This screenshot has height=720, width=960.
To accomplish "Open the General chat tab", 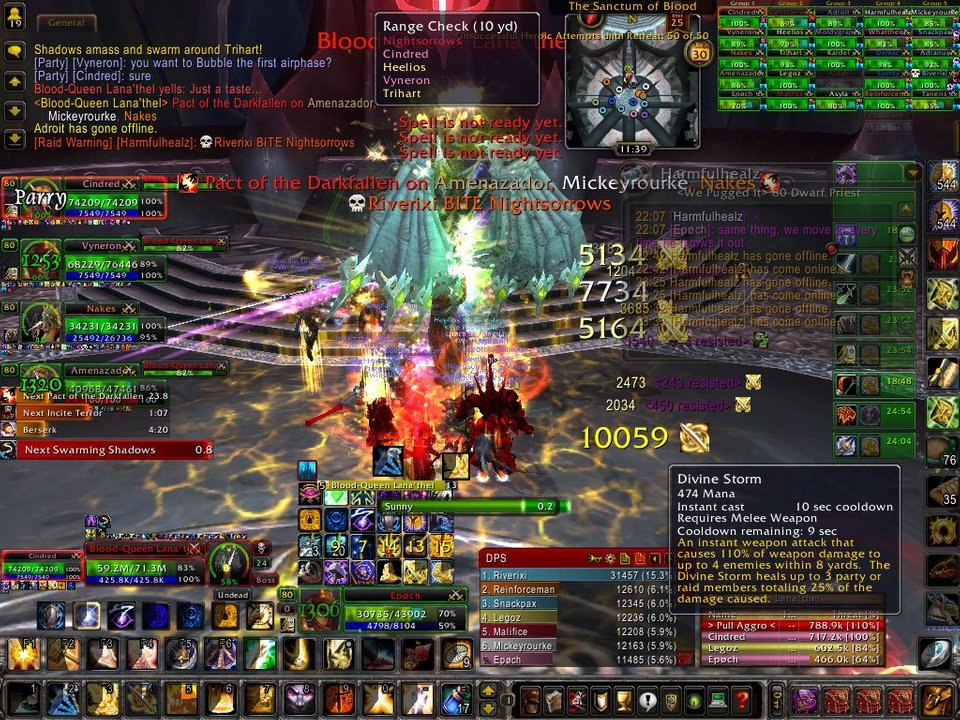I will (x=66, y=22).
